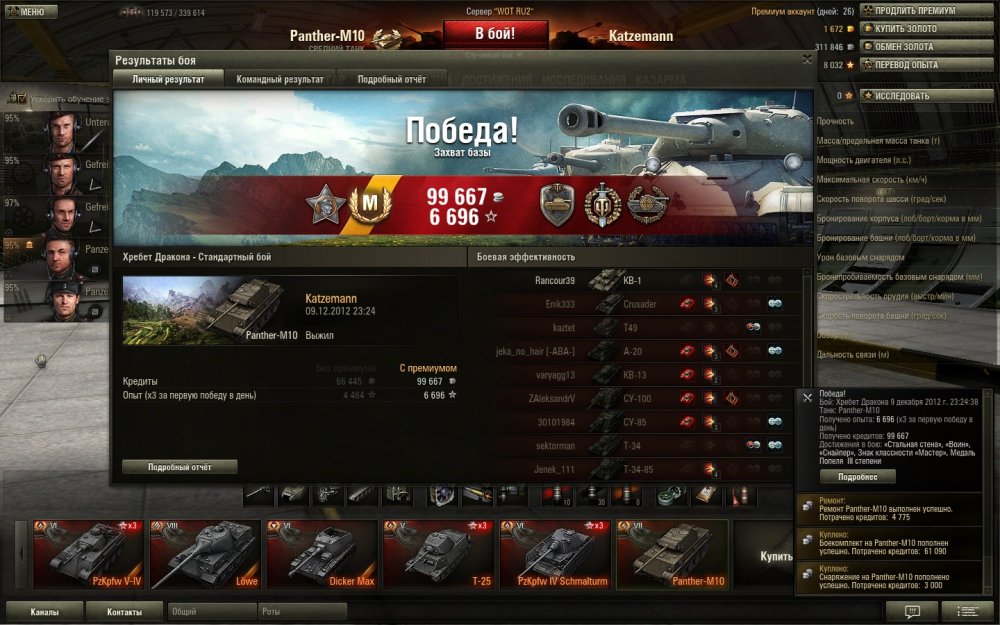Click the Подробный отчёт button below stats
Image resolution: width=1000 pixels, height=625 pixels.
(x=179, y=466)
